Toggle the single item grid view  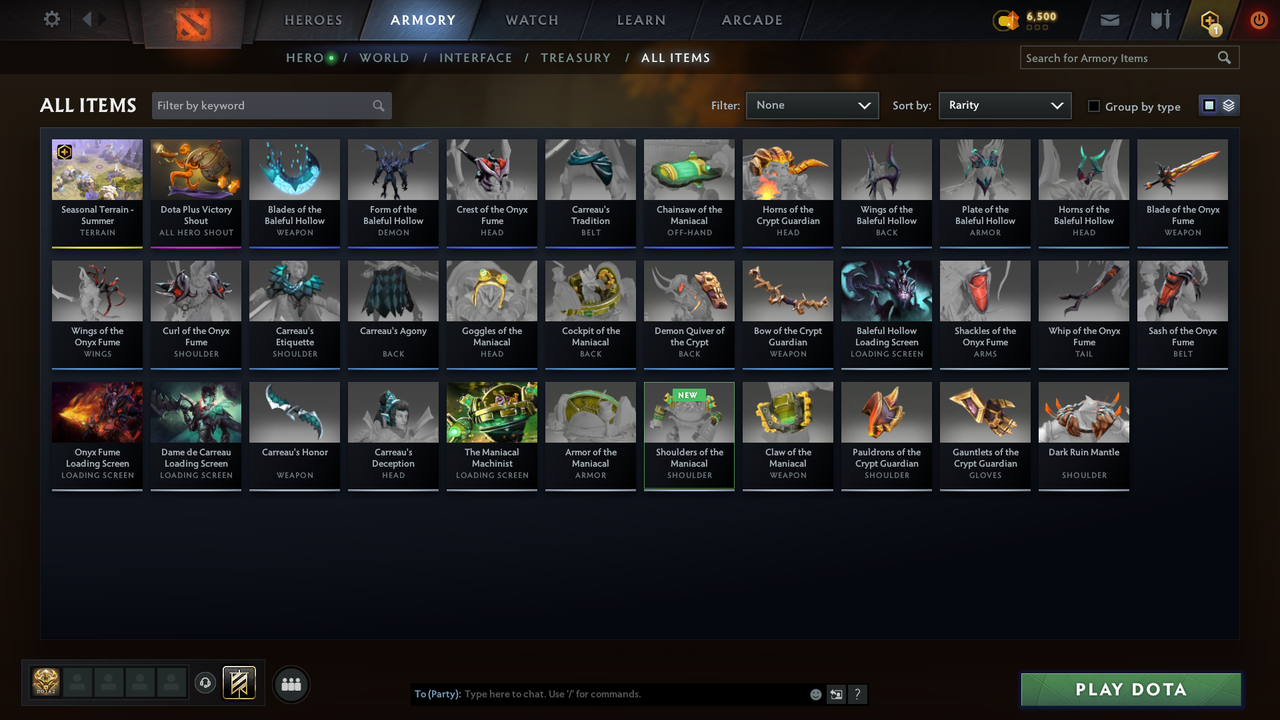pyautogui.click(x=1210, y=105)
